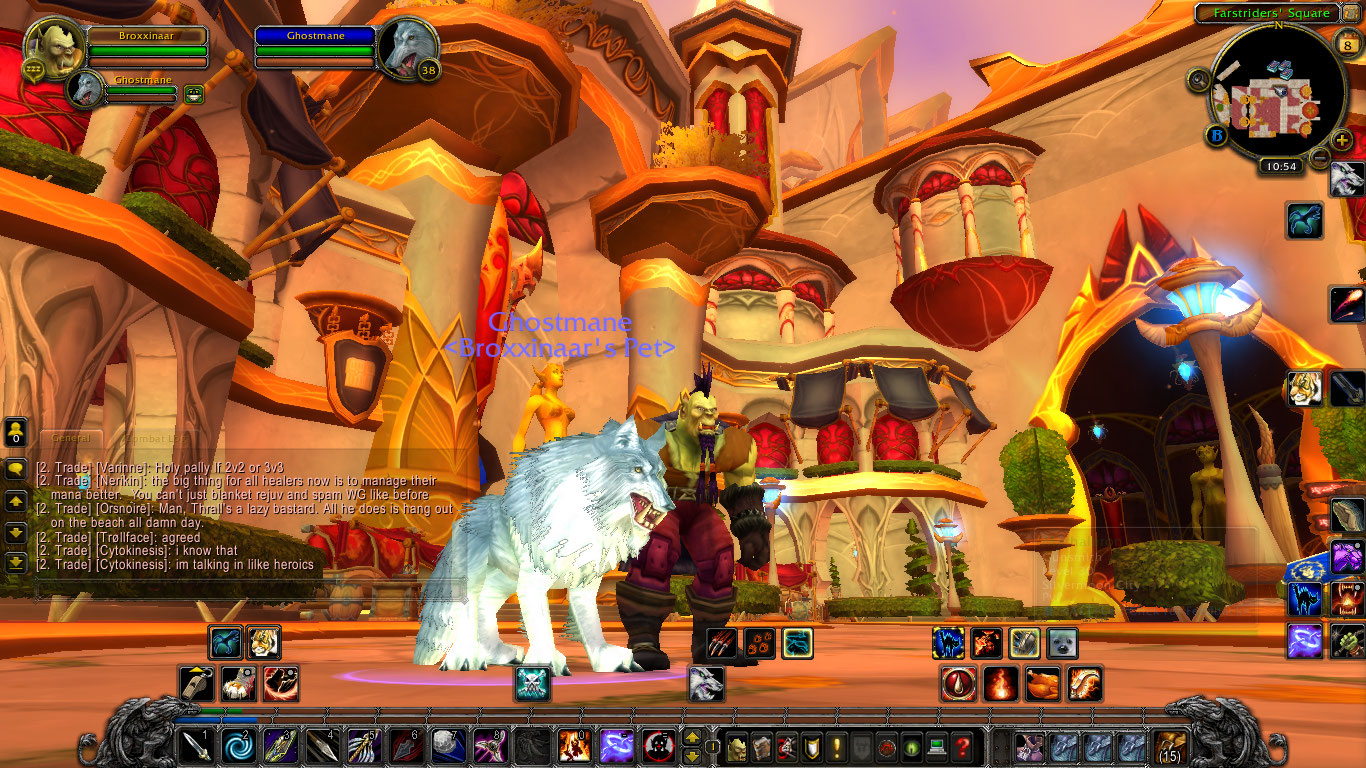Image resolution: width=1366 pixels, height=768 pixels.
Task: Select the minimap tracking magnifying glass
Action: [x=1199, y=80]
